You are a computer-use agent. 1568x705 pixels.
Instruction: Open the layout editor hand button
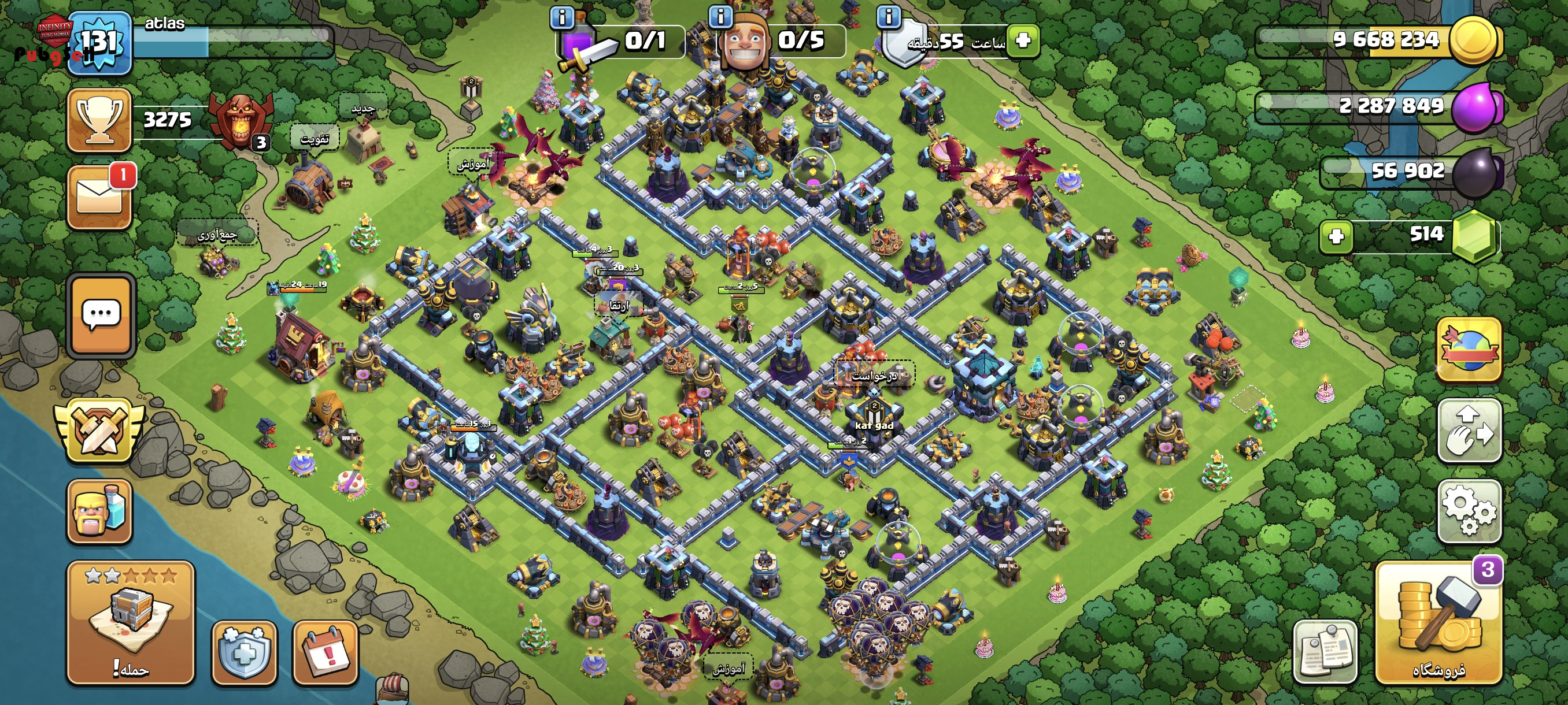click(1469, 431)
